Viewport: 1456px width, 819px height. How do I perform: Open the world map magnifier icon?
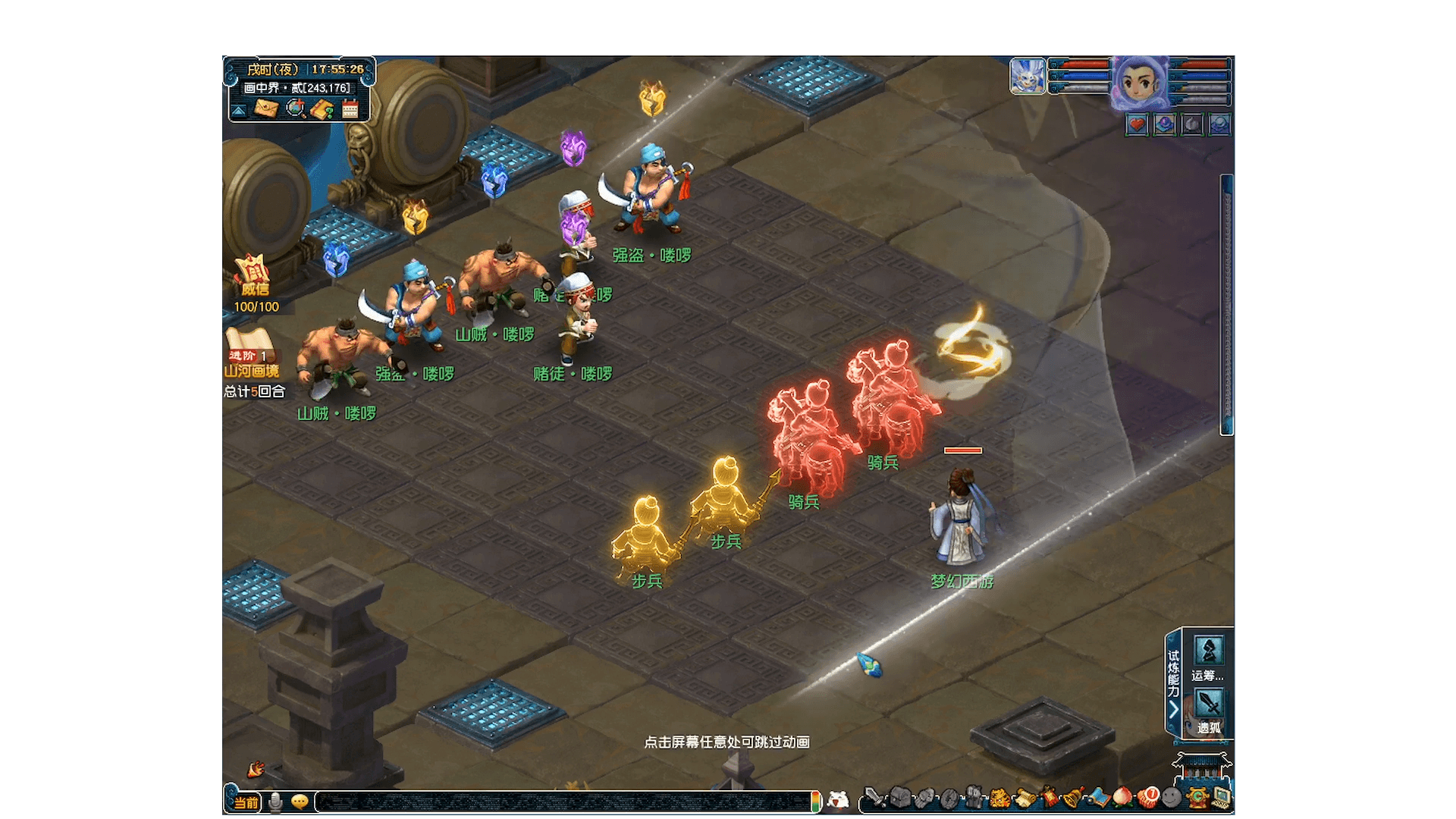pos(295,109)
